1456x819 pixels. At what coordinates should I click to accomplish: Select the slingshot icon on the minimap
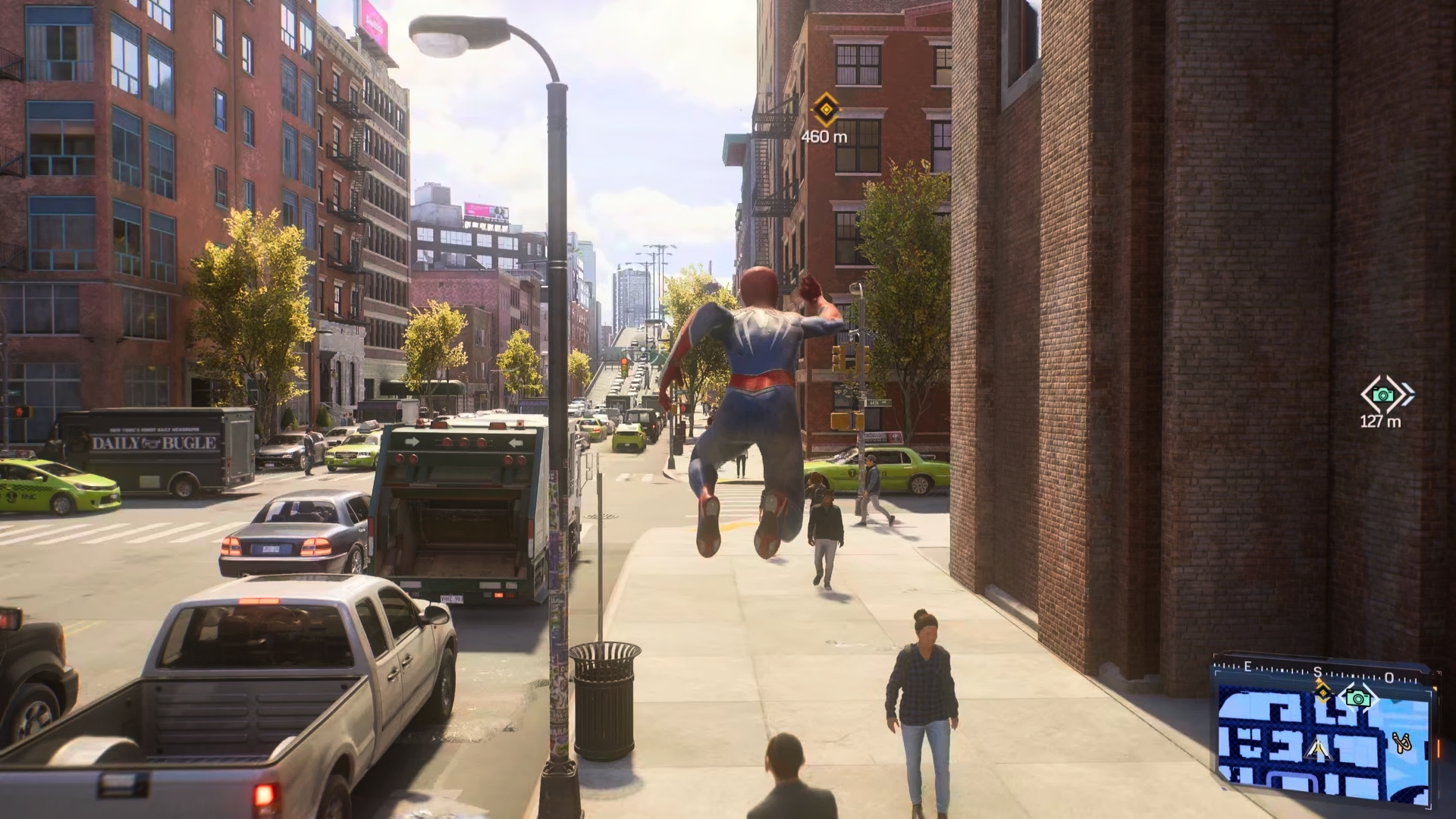[1401, 742]
